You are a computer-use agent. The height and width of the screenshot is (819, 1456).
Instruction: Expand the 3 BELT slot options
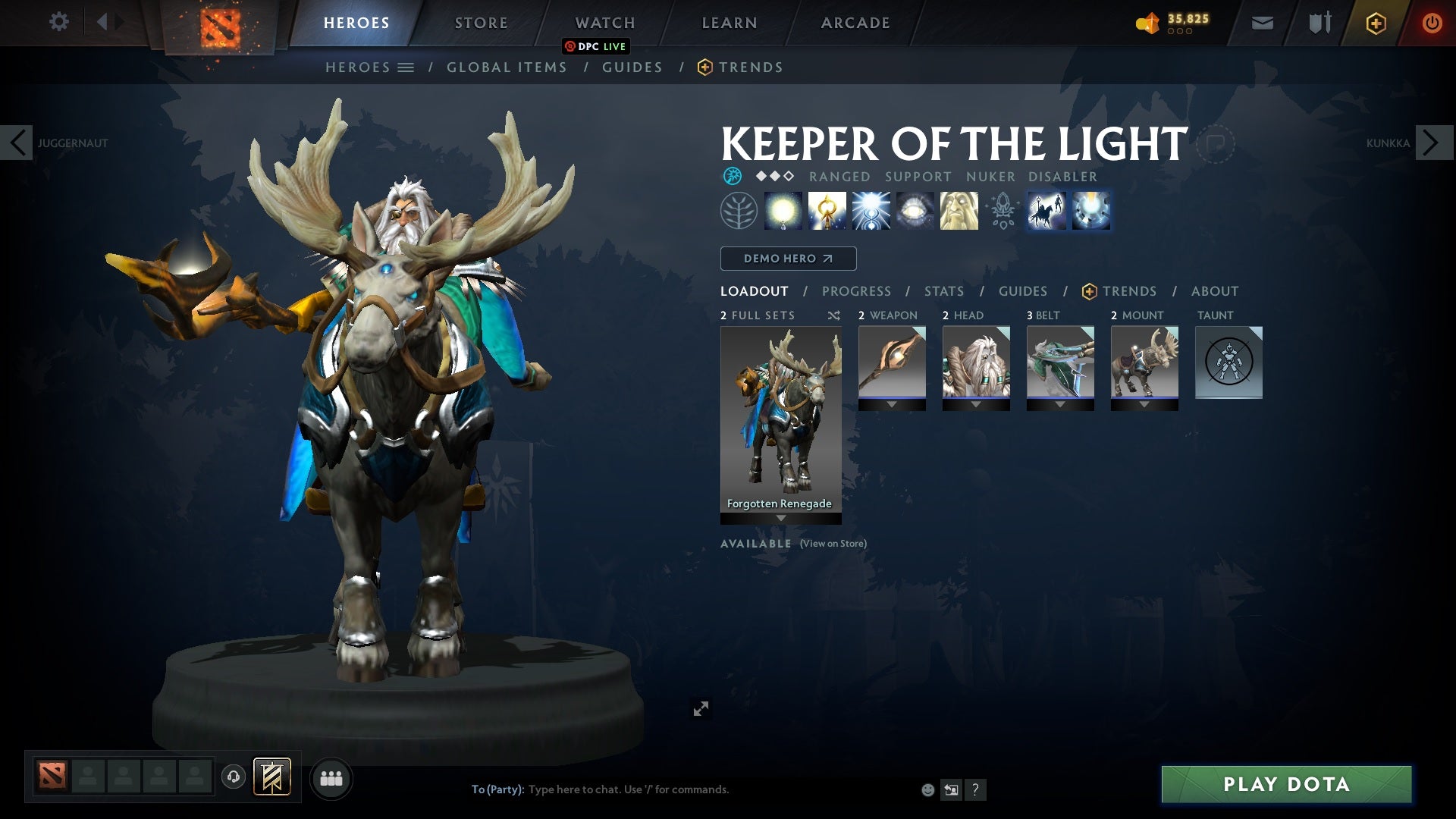(1061, 404)
